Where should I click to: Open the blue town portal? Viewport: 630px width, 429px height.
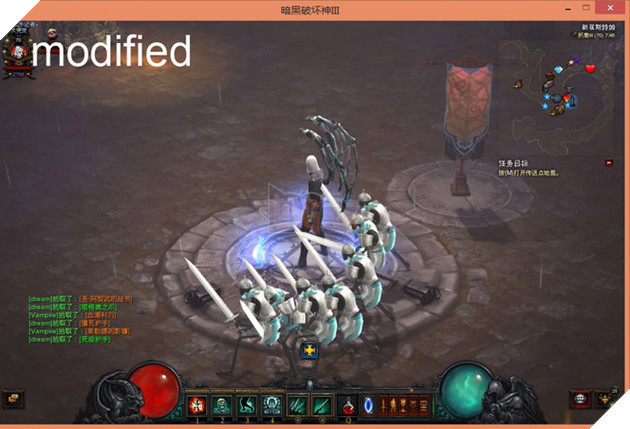pos(367,406)
